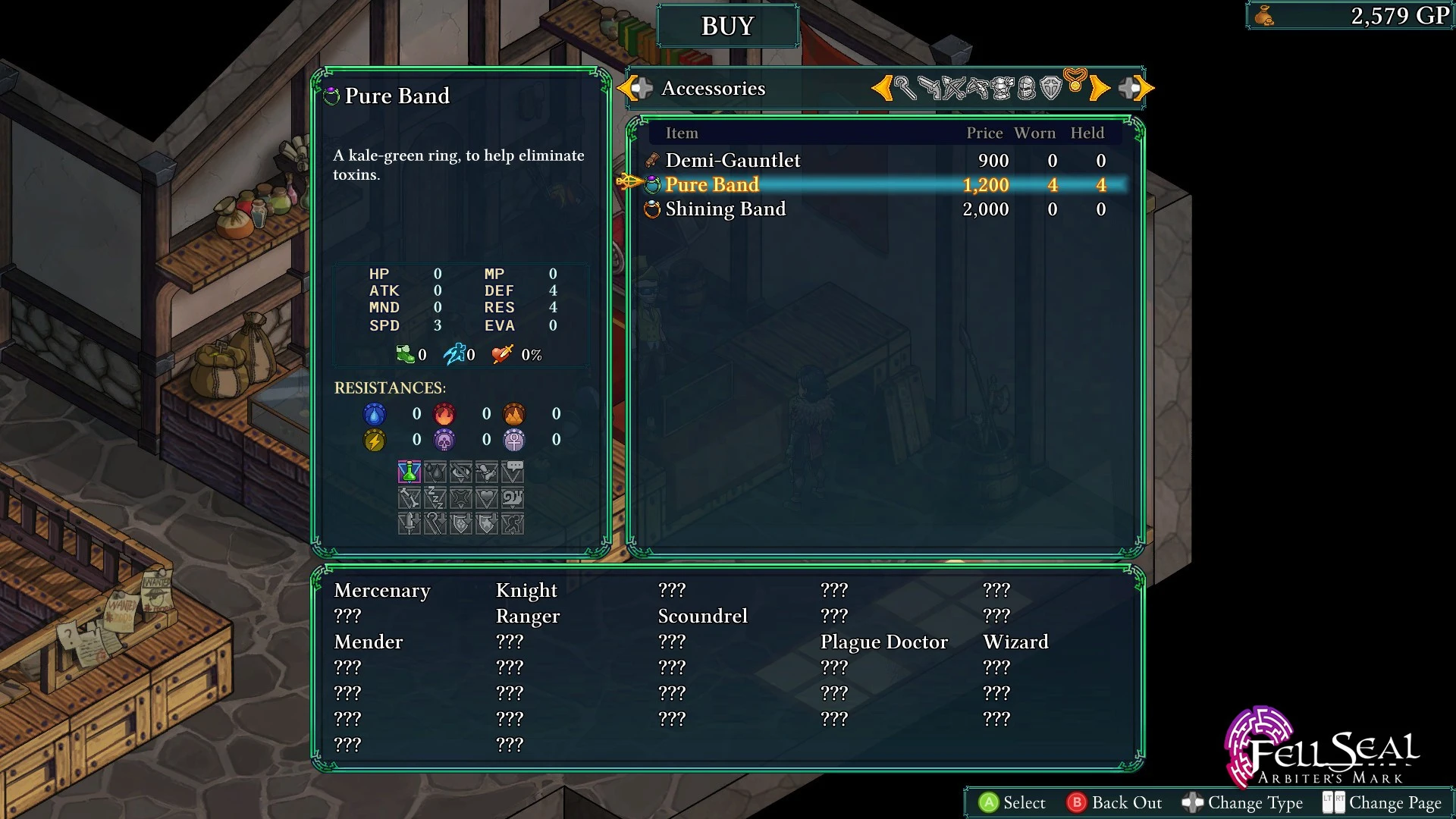The width and height of the screenshot is (1456, 819).
Task: Select the Demi-Gauntlet item row
Action: pyautogui.click(x=733, y=161)
